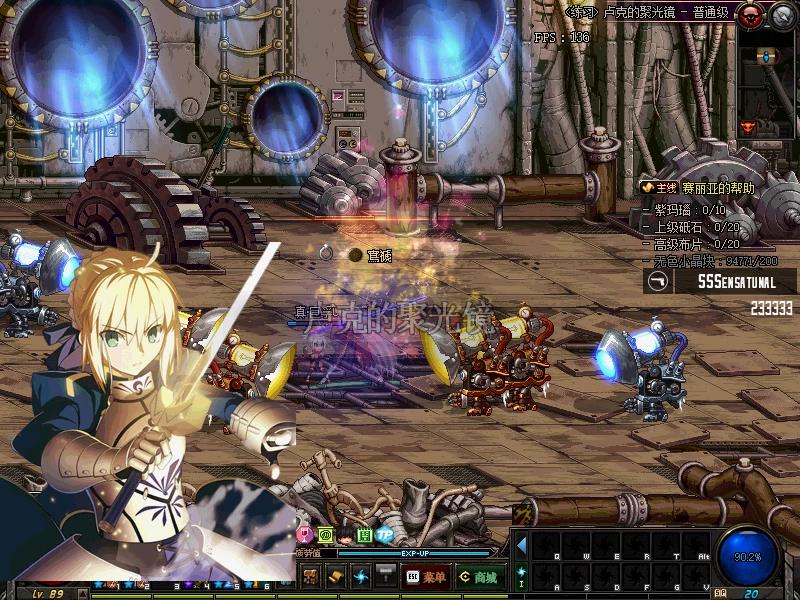Click the grey hammer icon button

(386, 576)
